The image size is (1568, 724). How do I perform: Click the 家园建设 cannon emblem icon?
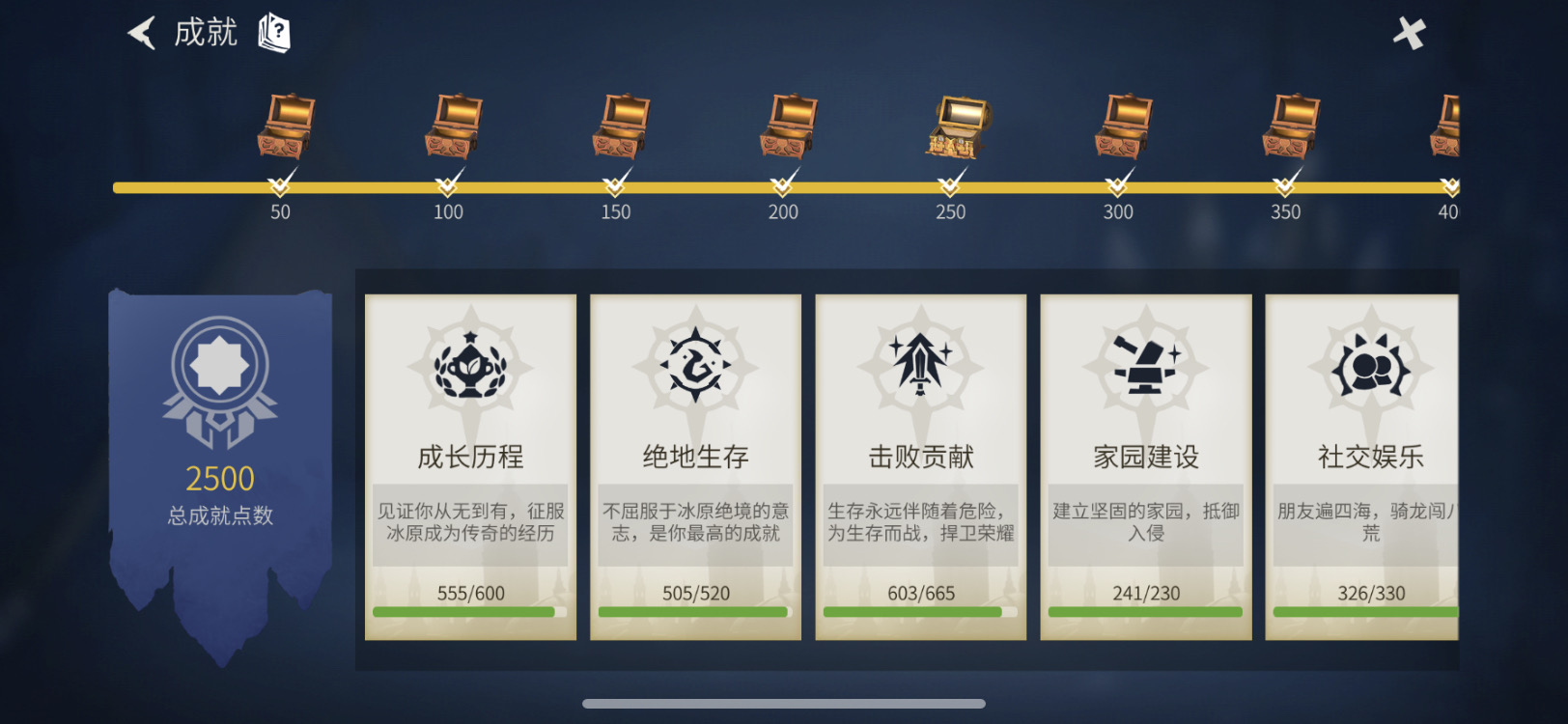1144,369
